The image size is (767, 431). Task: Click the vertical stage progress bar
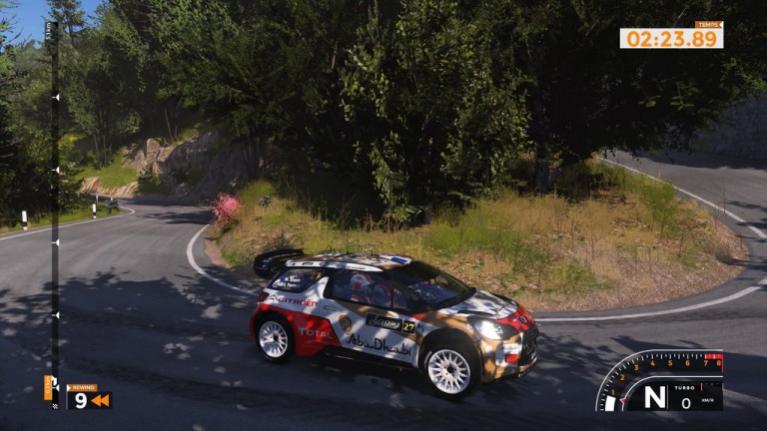tap(54, 200)
